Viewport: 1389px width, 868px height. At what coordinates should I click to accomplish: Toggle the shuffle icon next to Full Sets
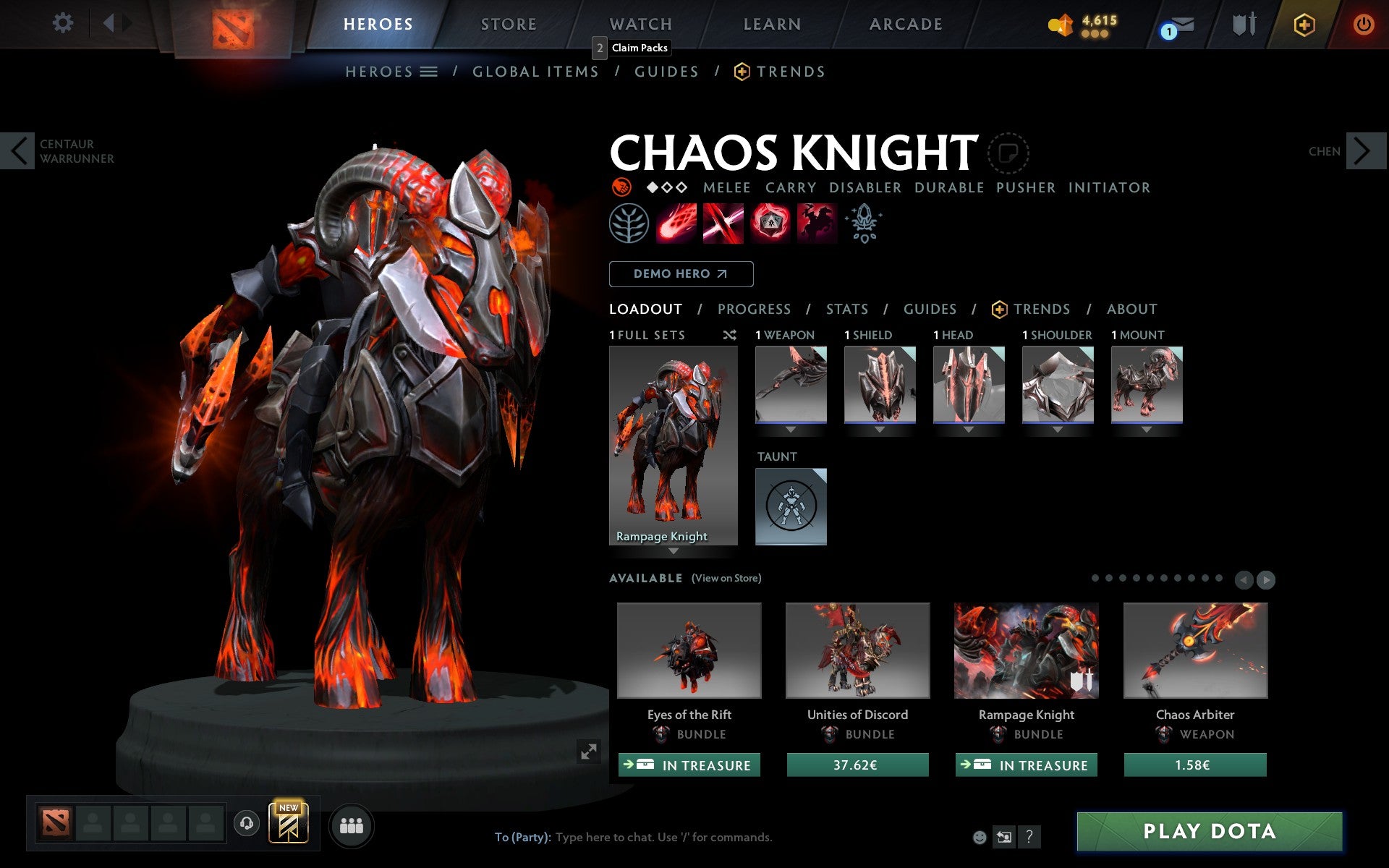(x=729, y=335)
